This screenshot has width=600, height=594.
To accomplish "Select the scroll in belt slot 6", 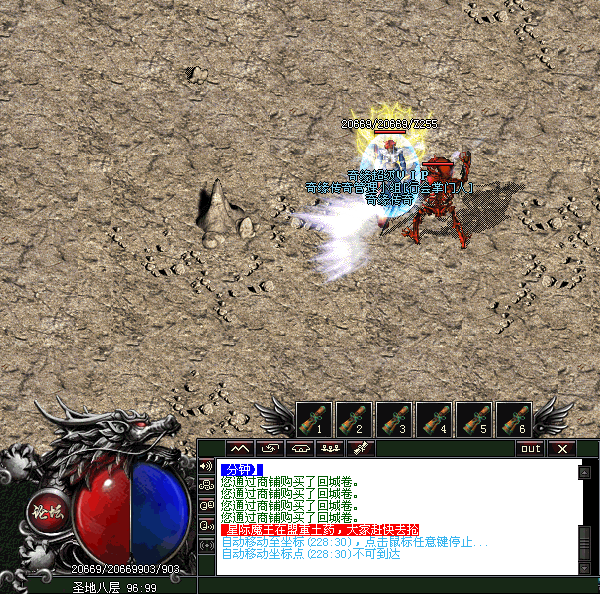I will click(514, 418).
